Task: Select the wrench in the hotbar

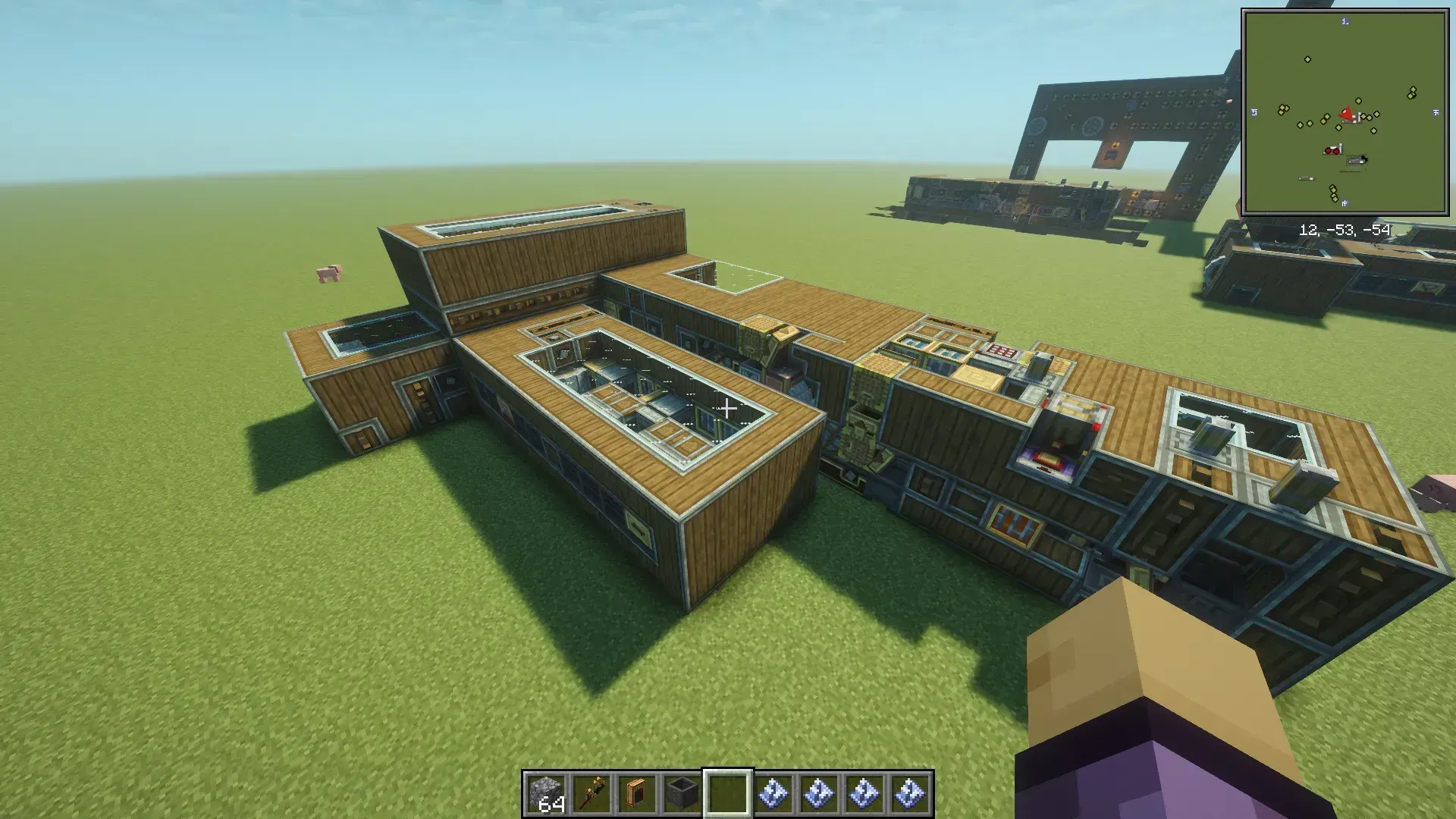Action: coord(591,793)
